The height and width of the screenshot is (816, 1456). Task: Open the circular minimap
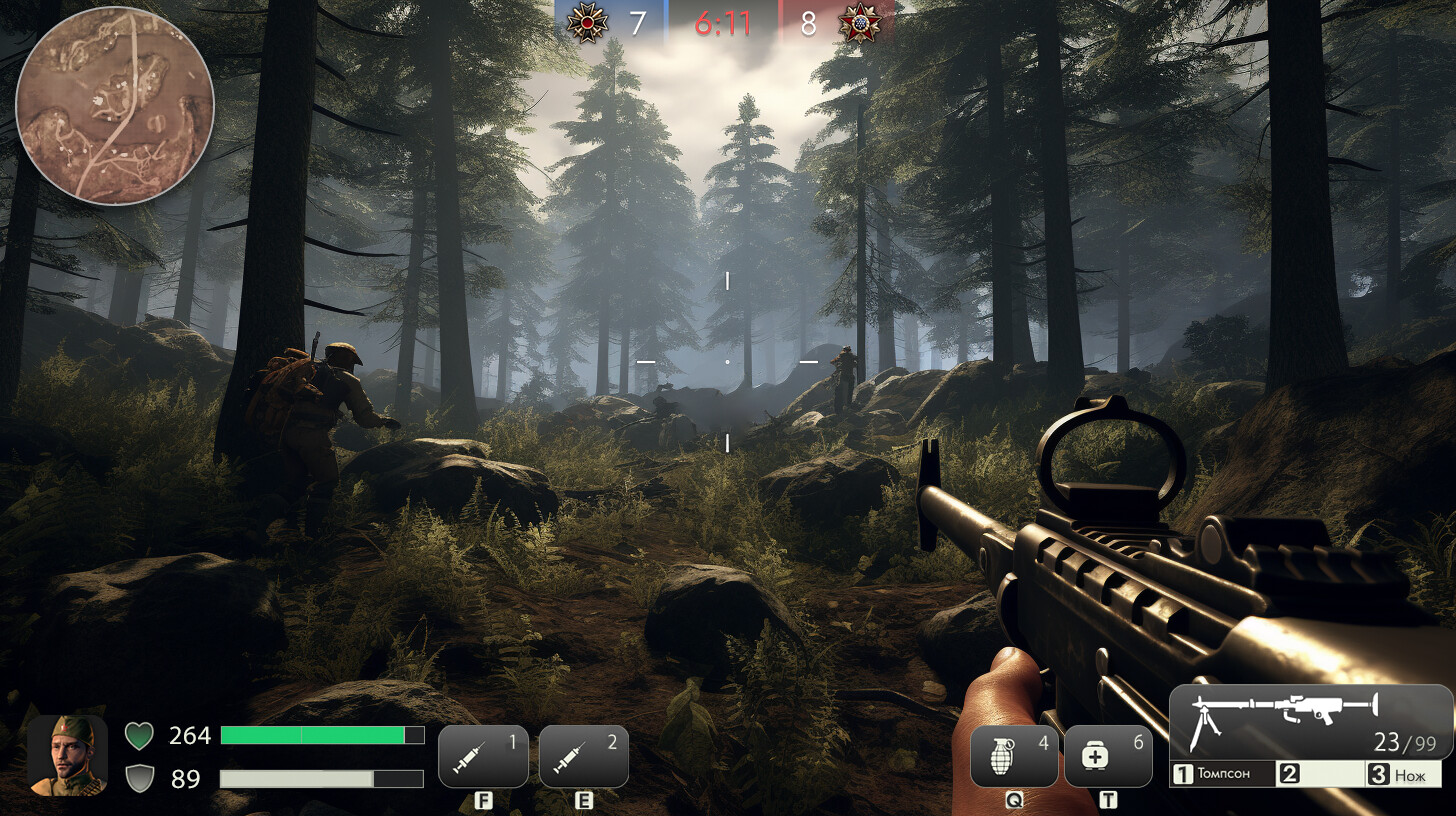(115, 105)
